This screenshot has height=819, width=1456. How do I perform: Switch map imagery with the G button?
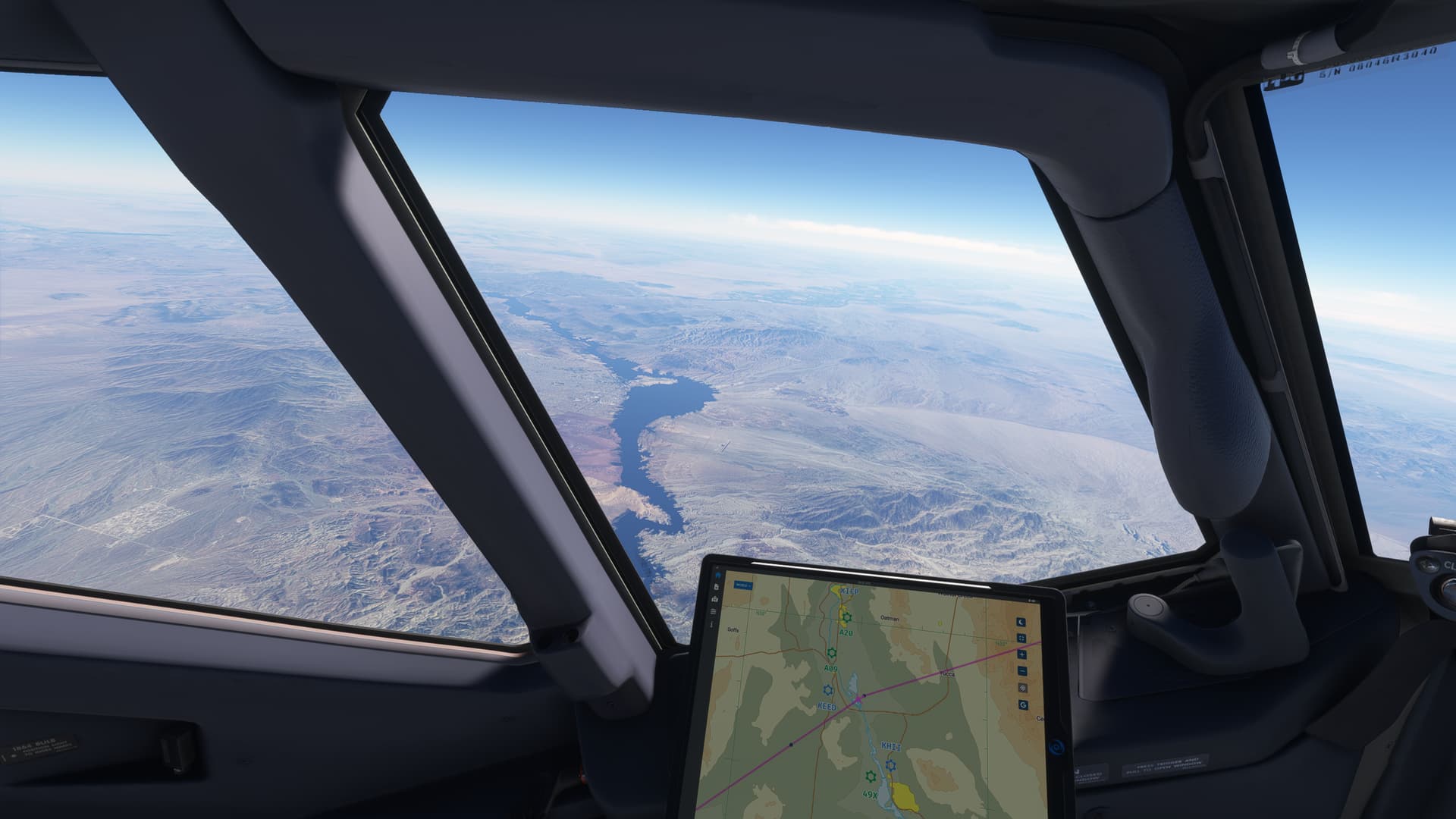click(x=1022, y=703)
